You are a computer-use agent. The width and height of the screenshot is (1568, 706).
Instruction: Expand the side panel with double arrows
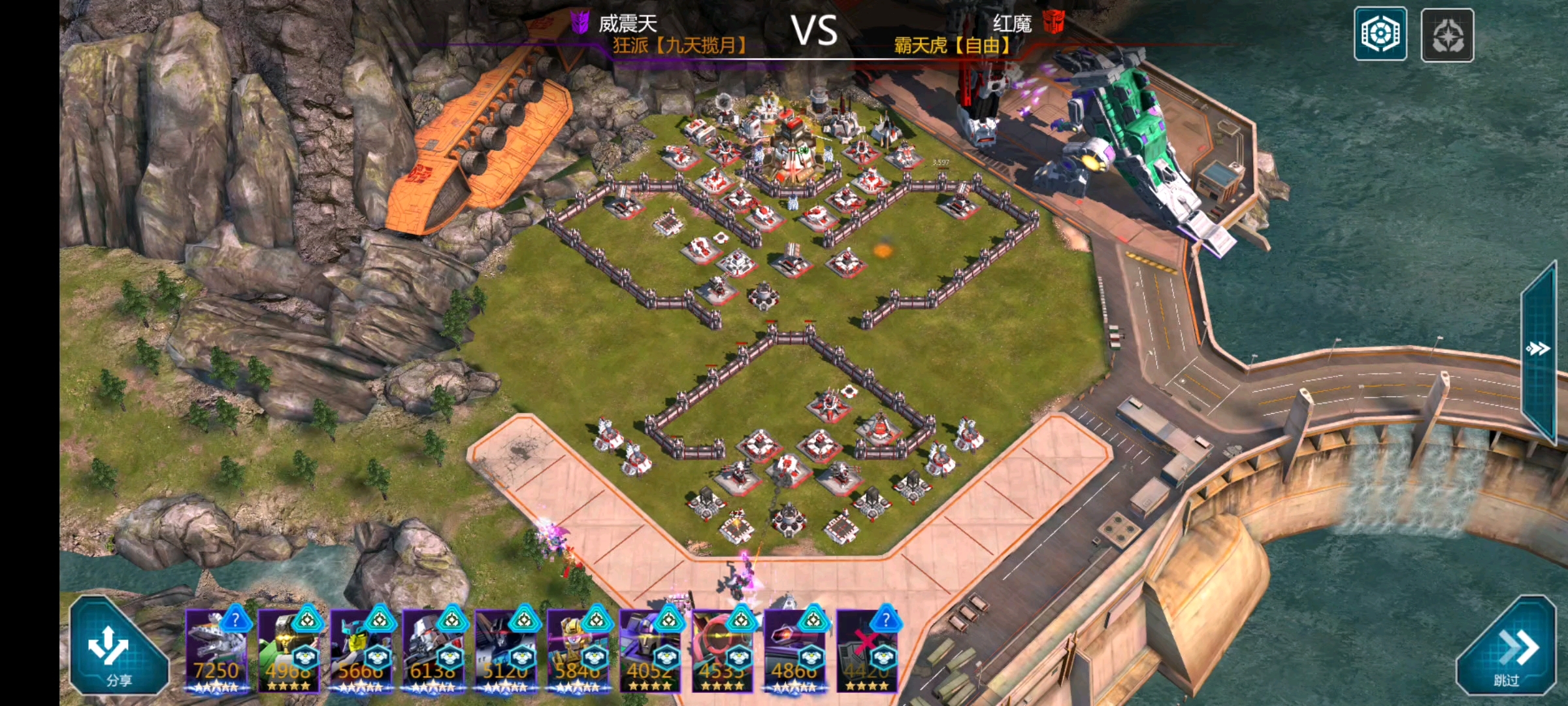1538,348
